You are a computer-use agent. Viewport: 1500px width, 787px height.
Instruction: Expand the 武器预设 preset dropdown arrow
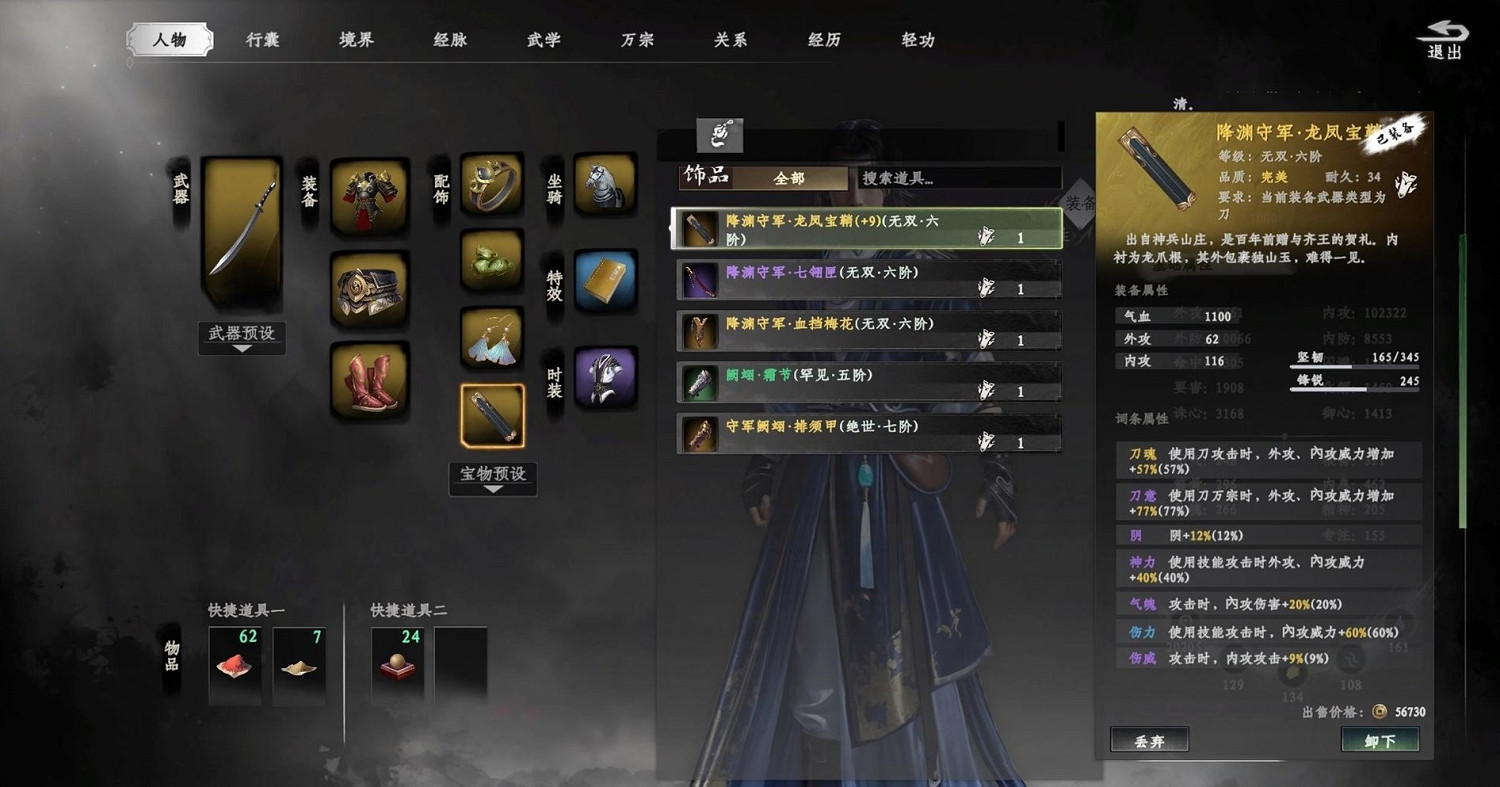coord(241,350)
